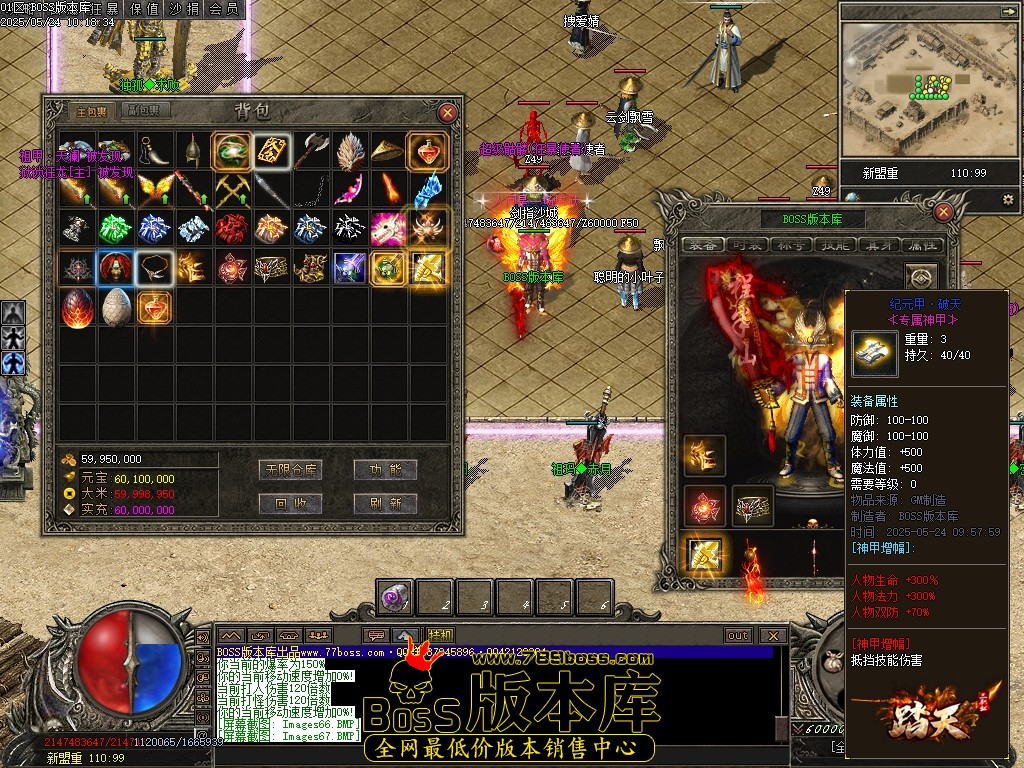Viewport: 1024px width, 768px height.
Task: Close the character equipment window
Action: coord(944,211)
